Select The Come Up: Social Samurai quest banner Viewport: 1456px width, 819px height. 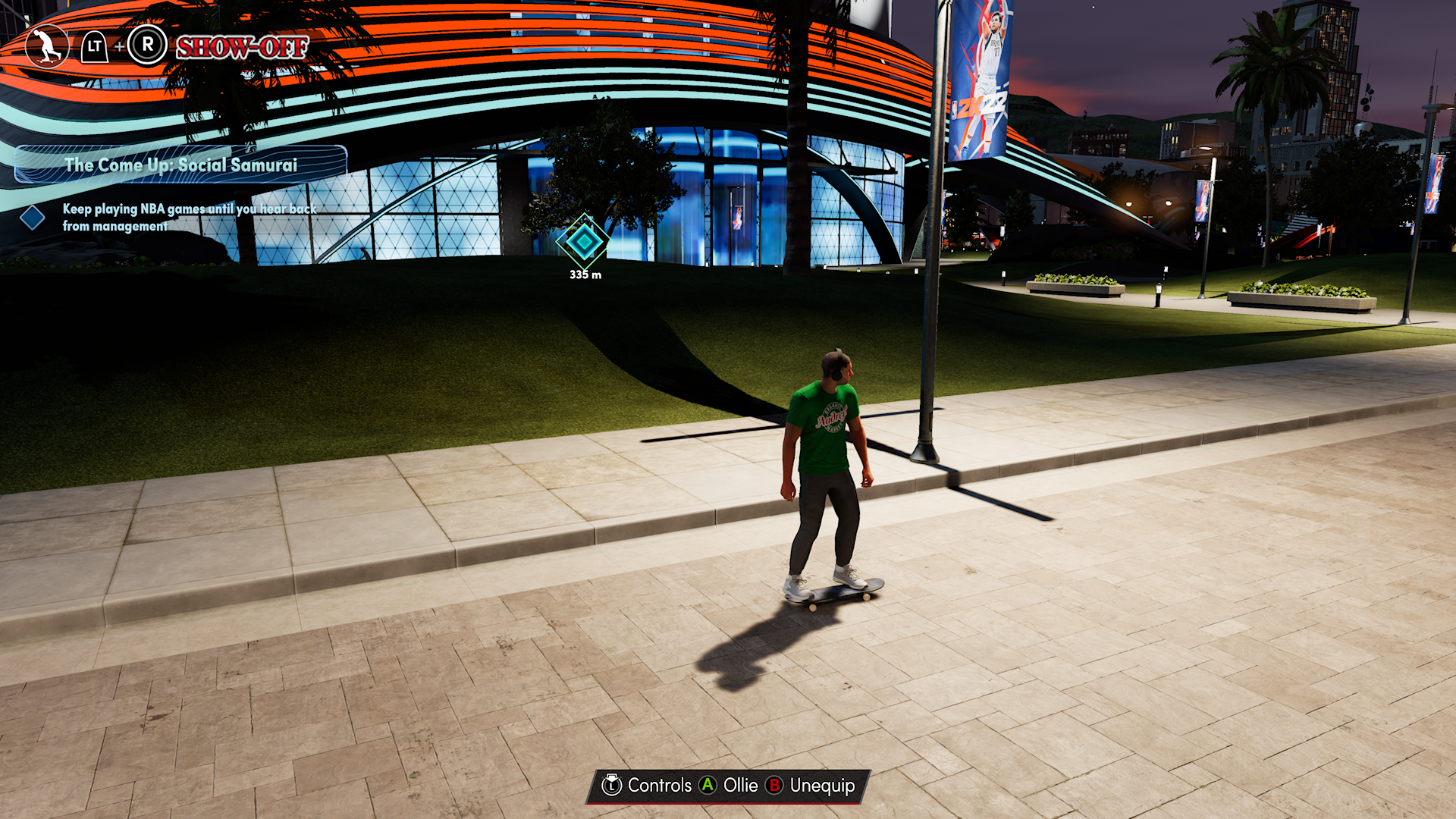180,165
